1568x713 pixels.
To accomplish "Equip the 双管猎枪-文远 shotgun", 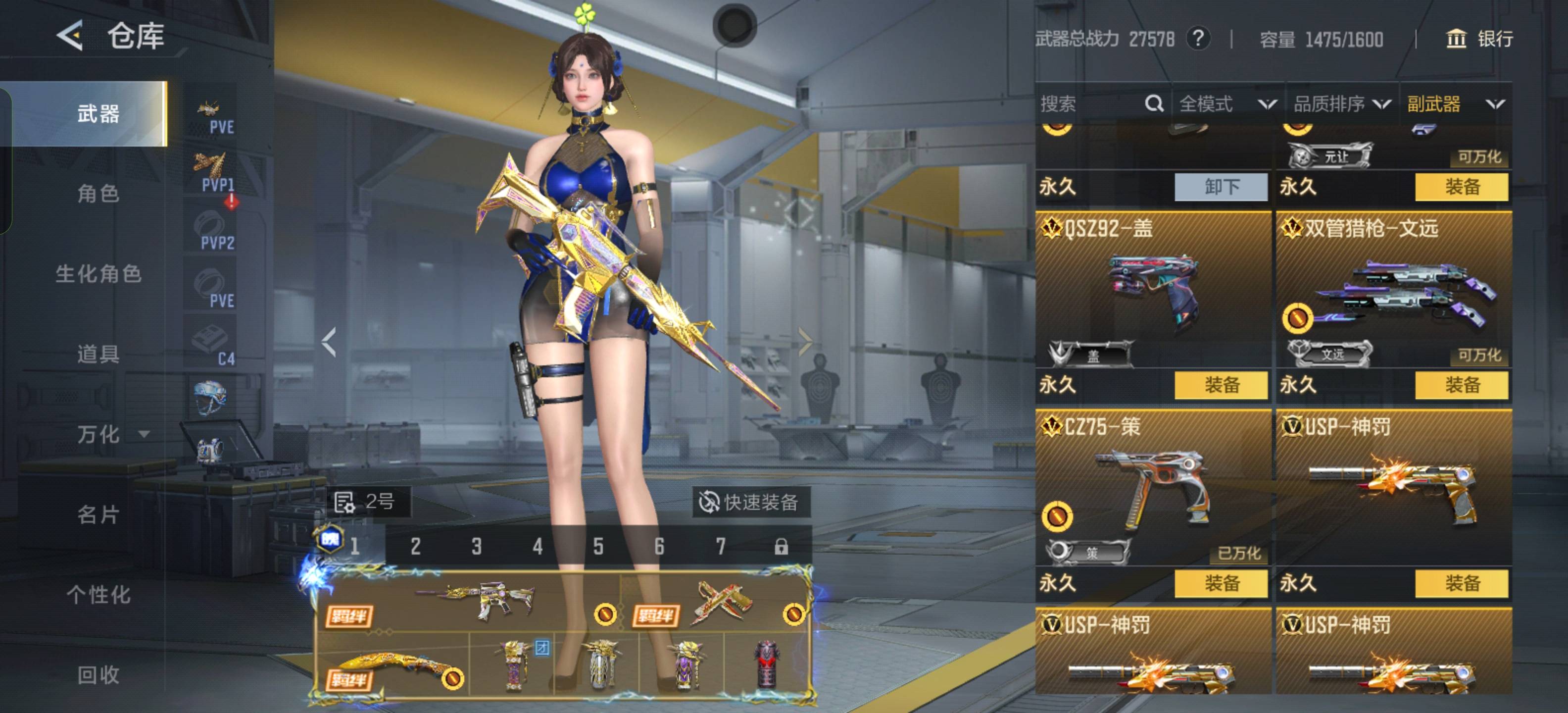I will [x=1461, y=385].
